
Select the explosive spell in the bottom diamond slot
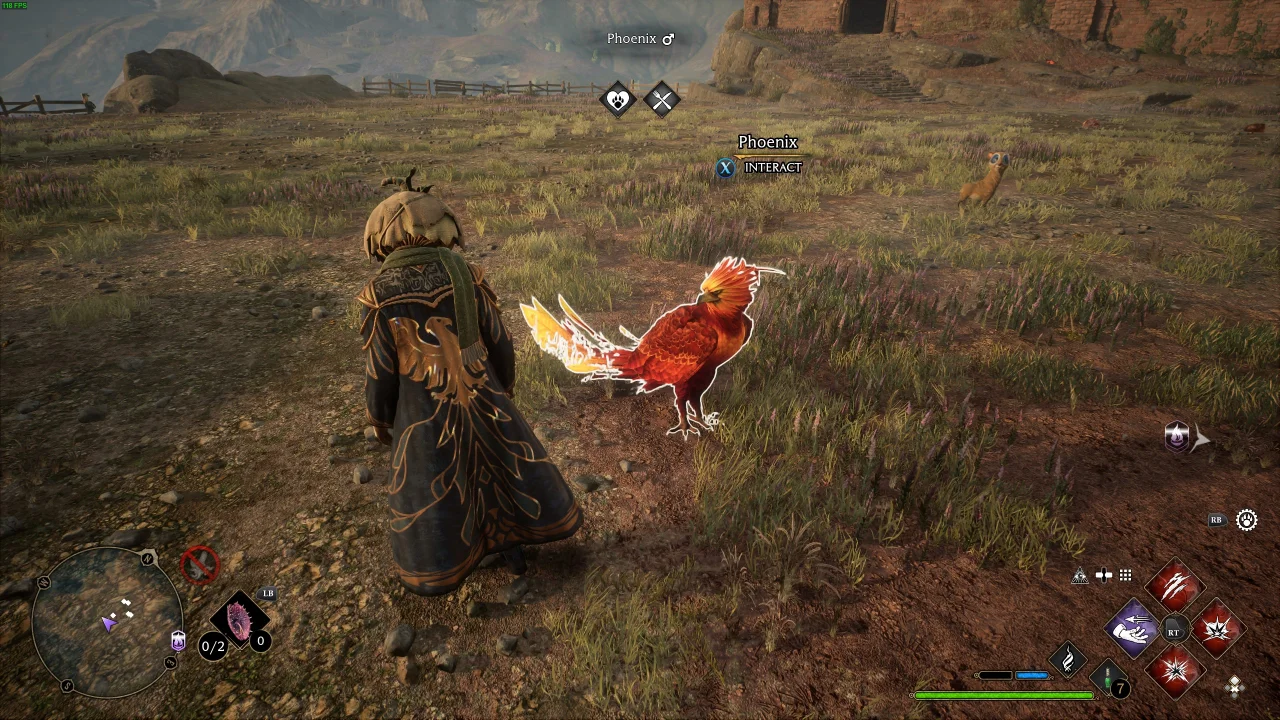click(1175, 672)
